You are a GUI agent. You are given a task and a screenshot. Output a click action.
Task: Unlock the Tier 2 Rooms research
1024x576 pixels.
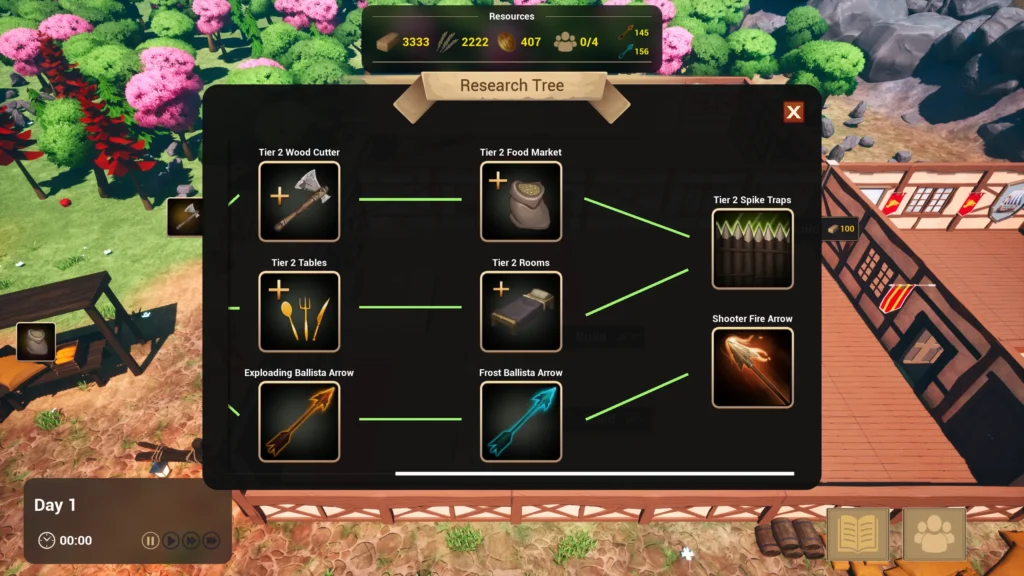tap(520, 312)
